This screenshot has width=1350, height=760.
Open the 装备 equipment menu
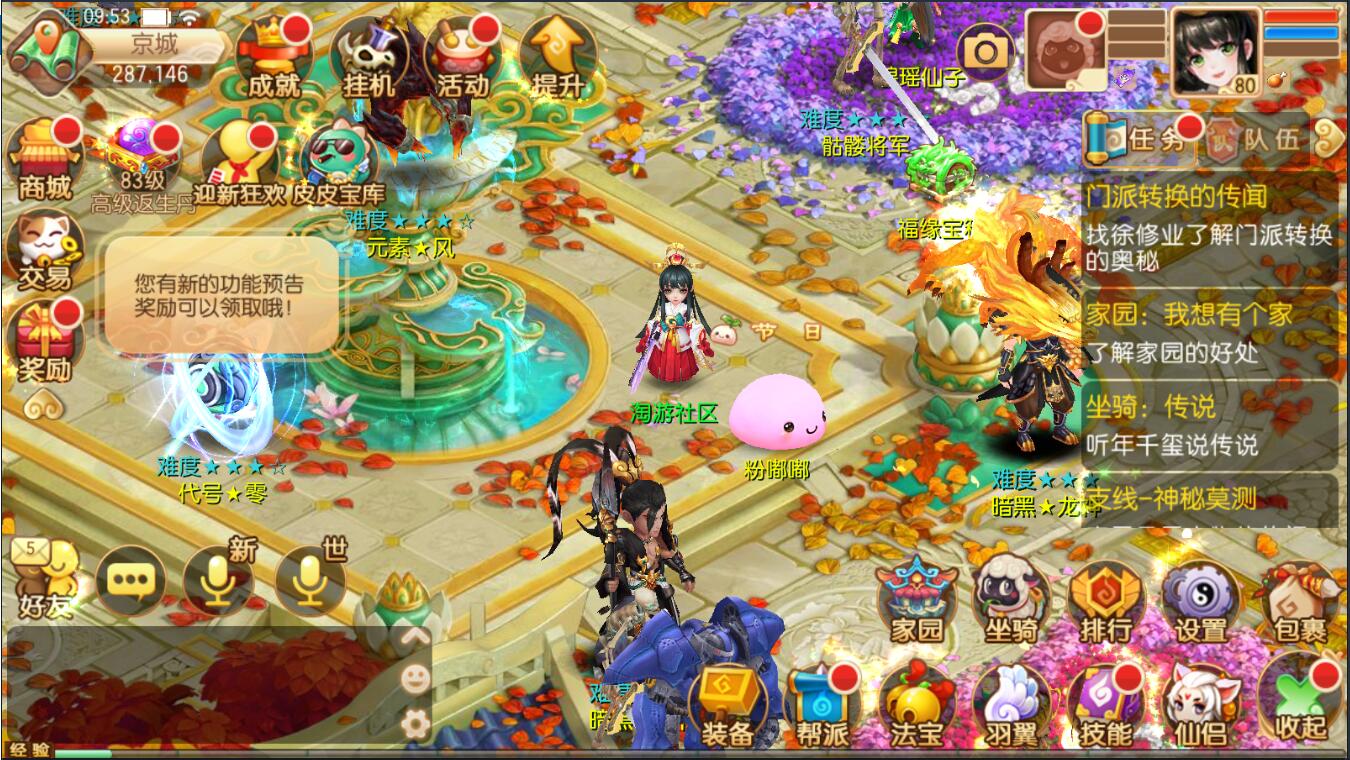click(x=727, y=705)
